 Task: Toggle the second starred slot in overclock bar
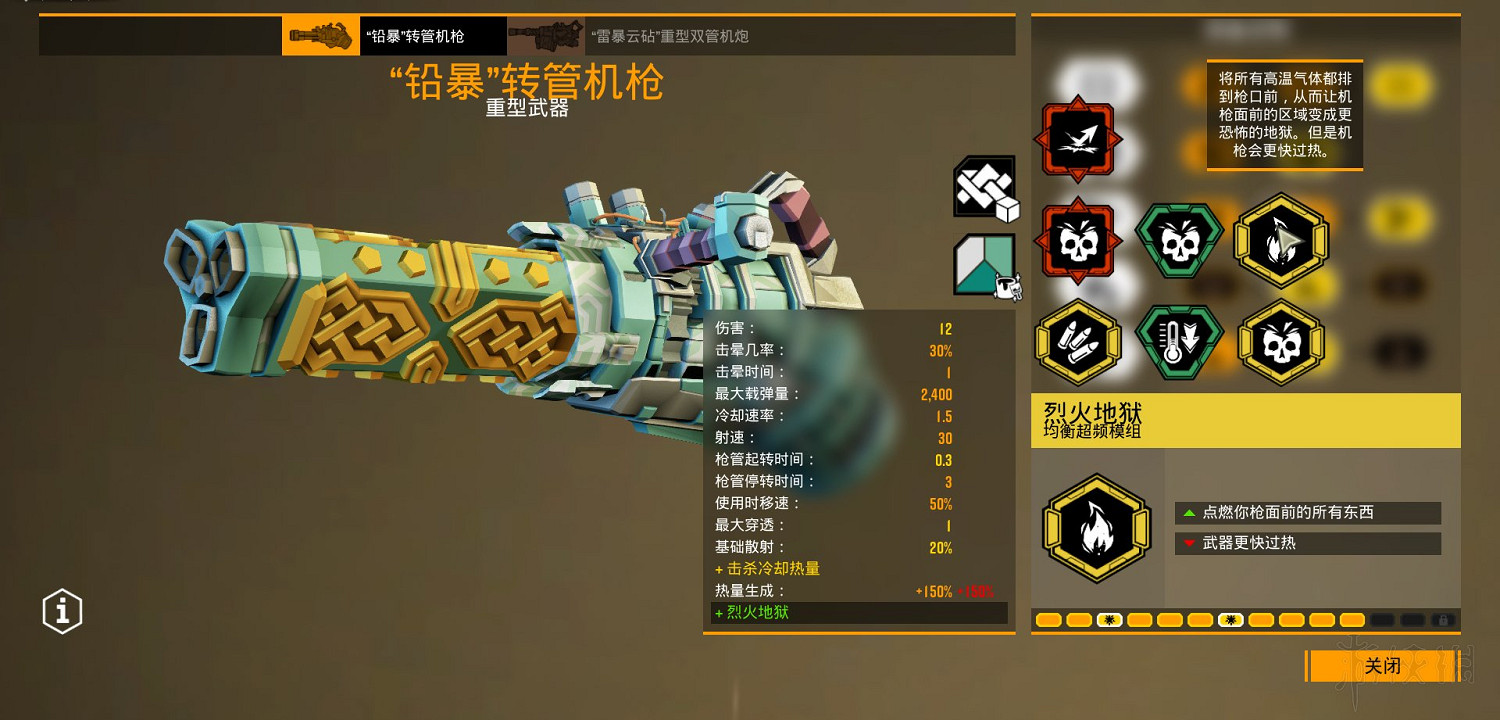[x=1231, y=620]
